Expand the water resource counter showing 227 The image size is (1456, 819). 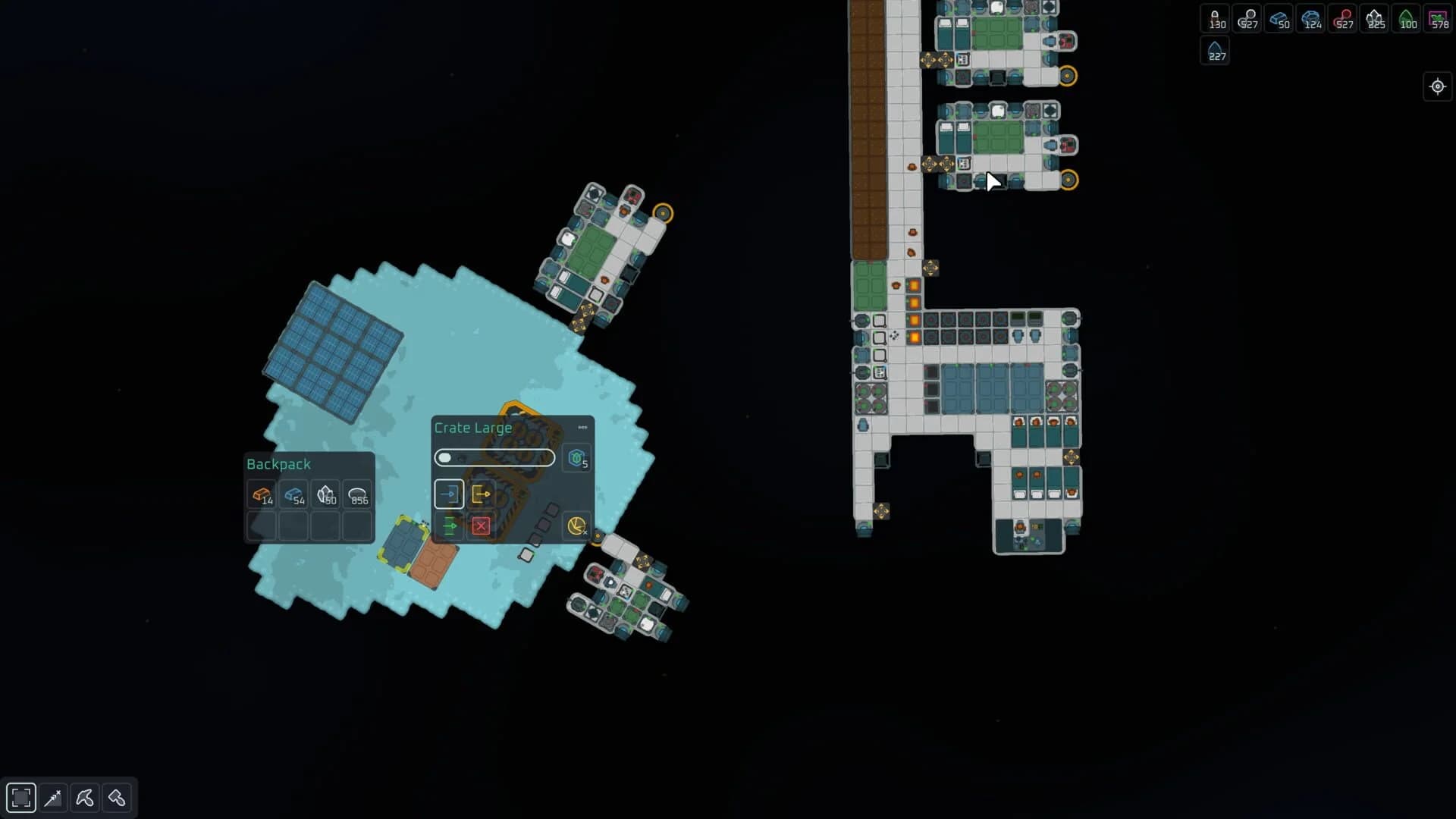1215,50
